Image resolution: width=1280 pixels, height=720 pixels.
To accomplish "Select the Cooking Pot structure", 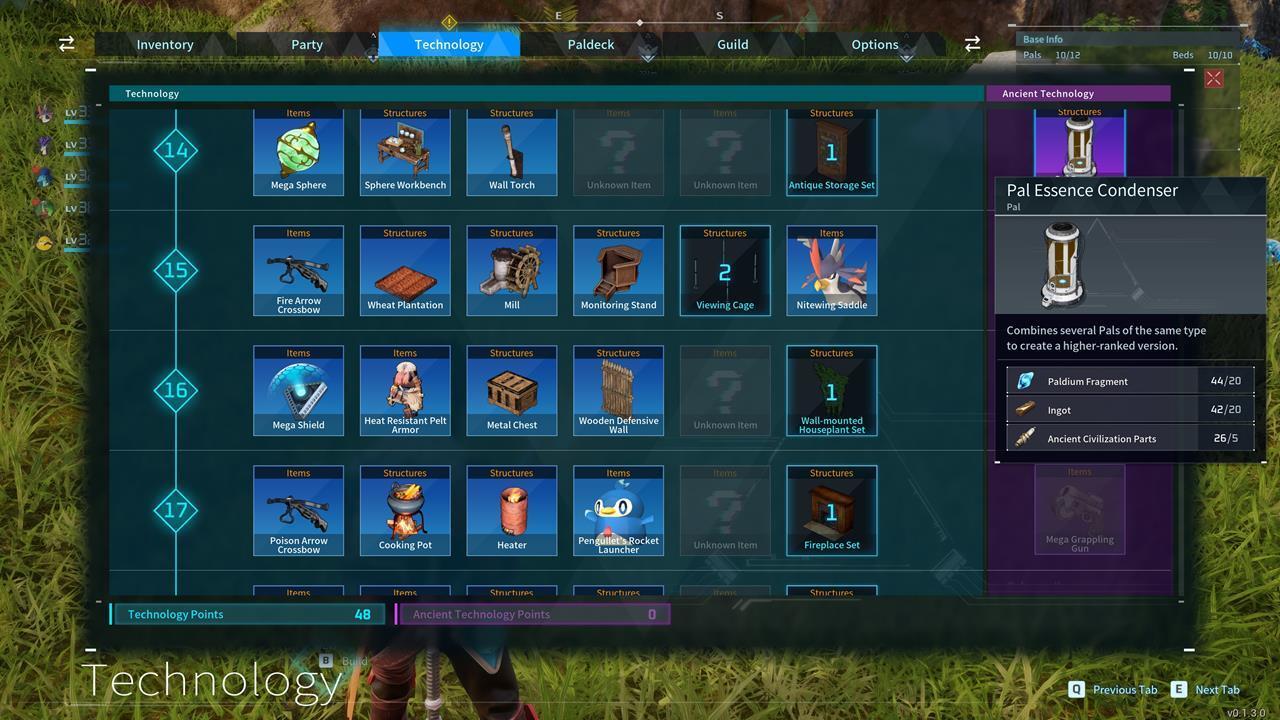I will 405,510.
